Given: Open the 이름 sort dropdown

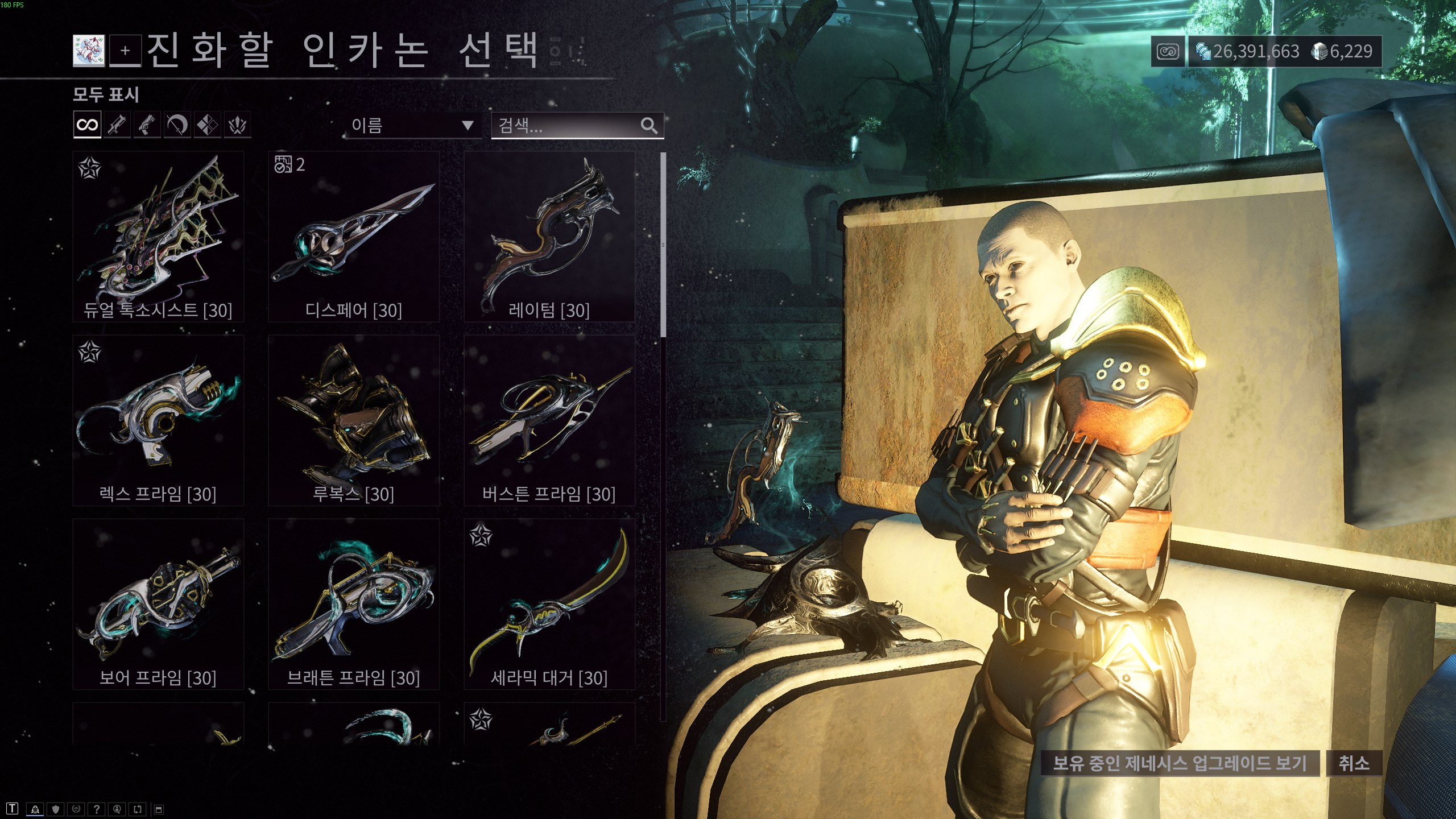Looking at the screenshot, I should tap(398, 125).
